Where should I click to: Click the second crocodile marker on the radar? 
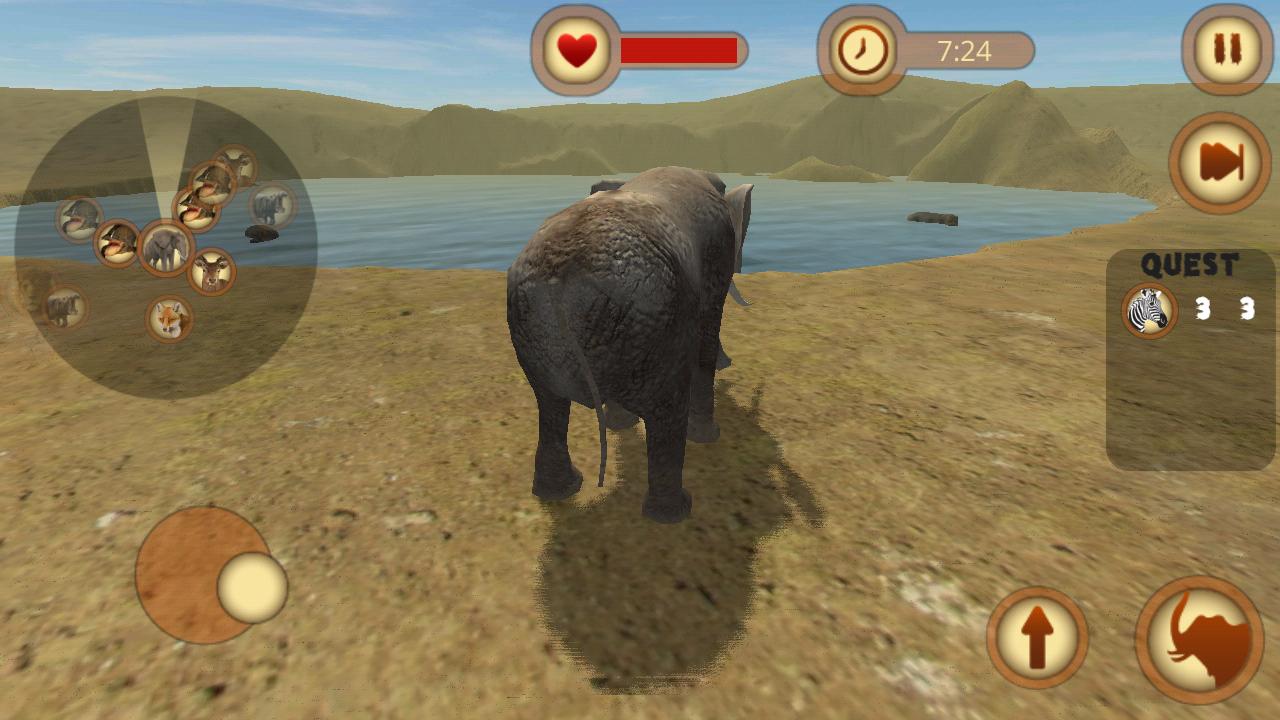[x=116, y=243]
